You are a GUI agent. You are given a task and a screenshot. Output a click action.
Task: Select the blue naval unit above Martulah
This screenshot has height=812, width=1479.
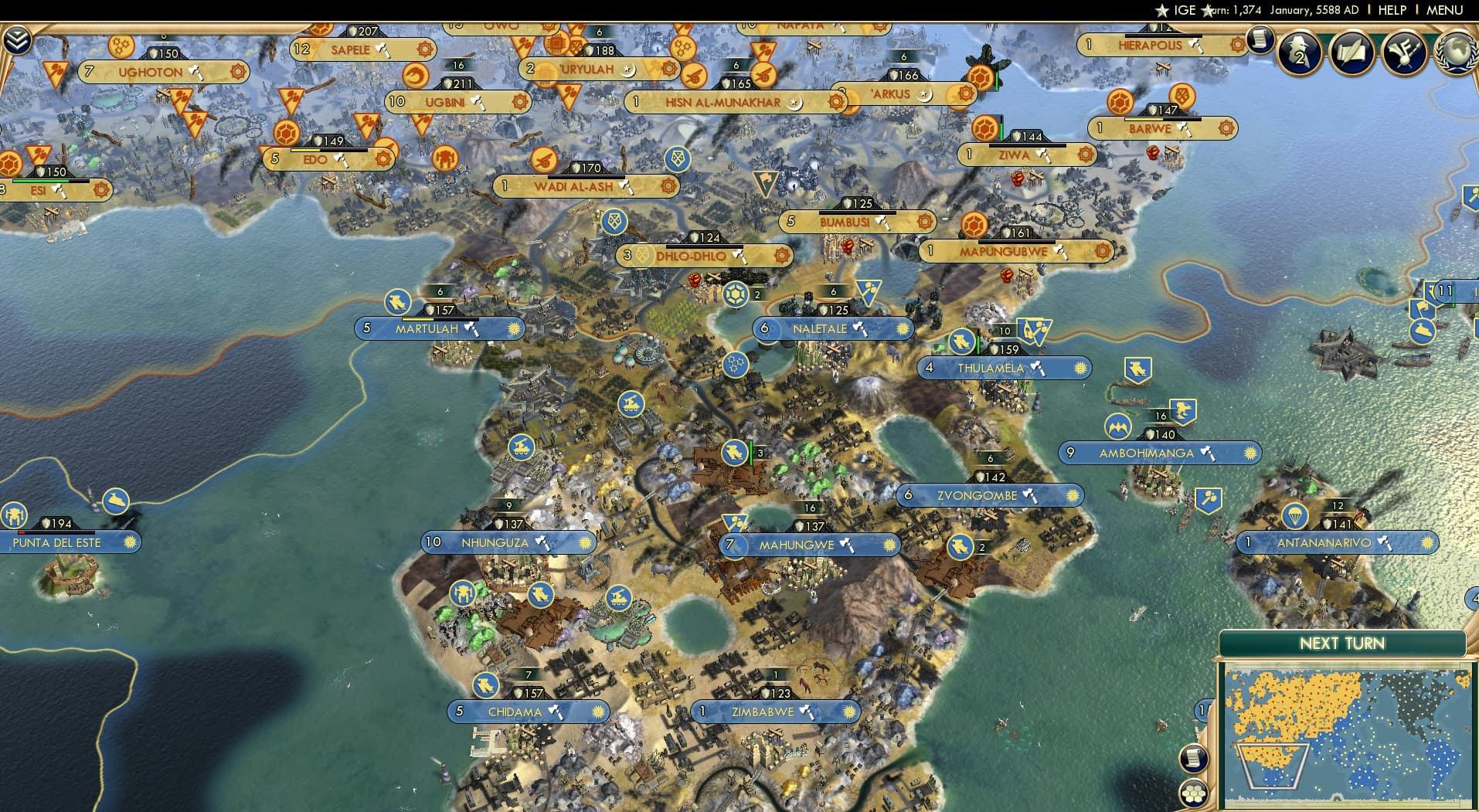click(x=396, y=303)
